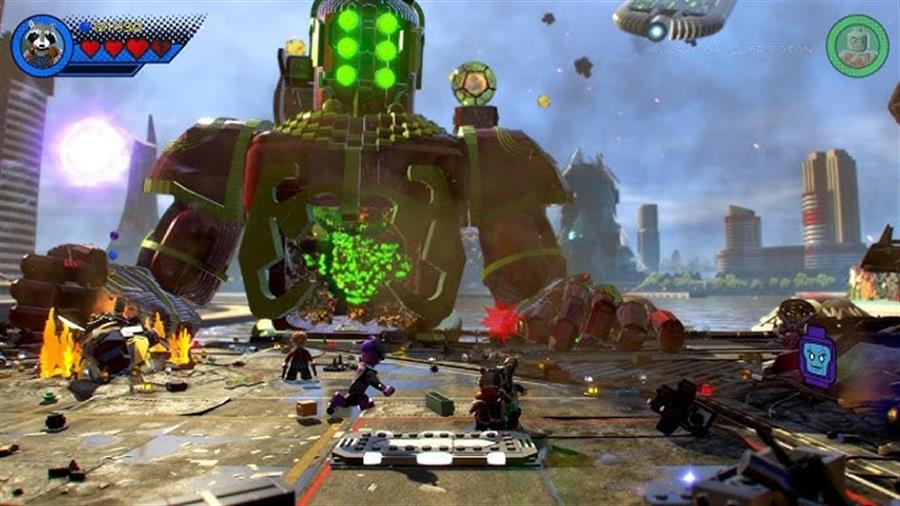Viewport: 900px width, 506px height.
Task: Select the Rocket Raccoon character portrait
Action: point(42,46)
